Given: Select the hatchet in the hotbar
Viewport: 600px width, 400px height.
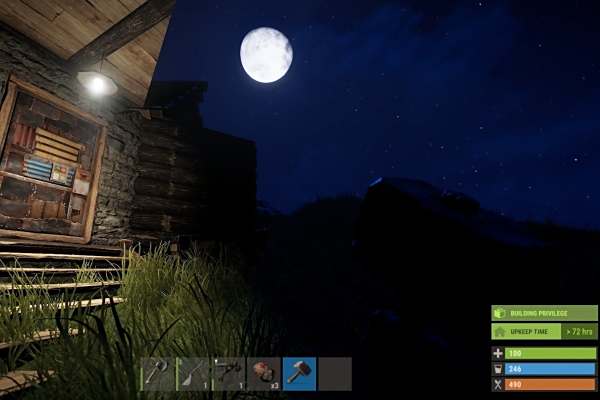Looking at the screenshot, I should 158,373.
